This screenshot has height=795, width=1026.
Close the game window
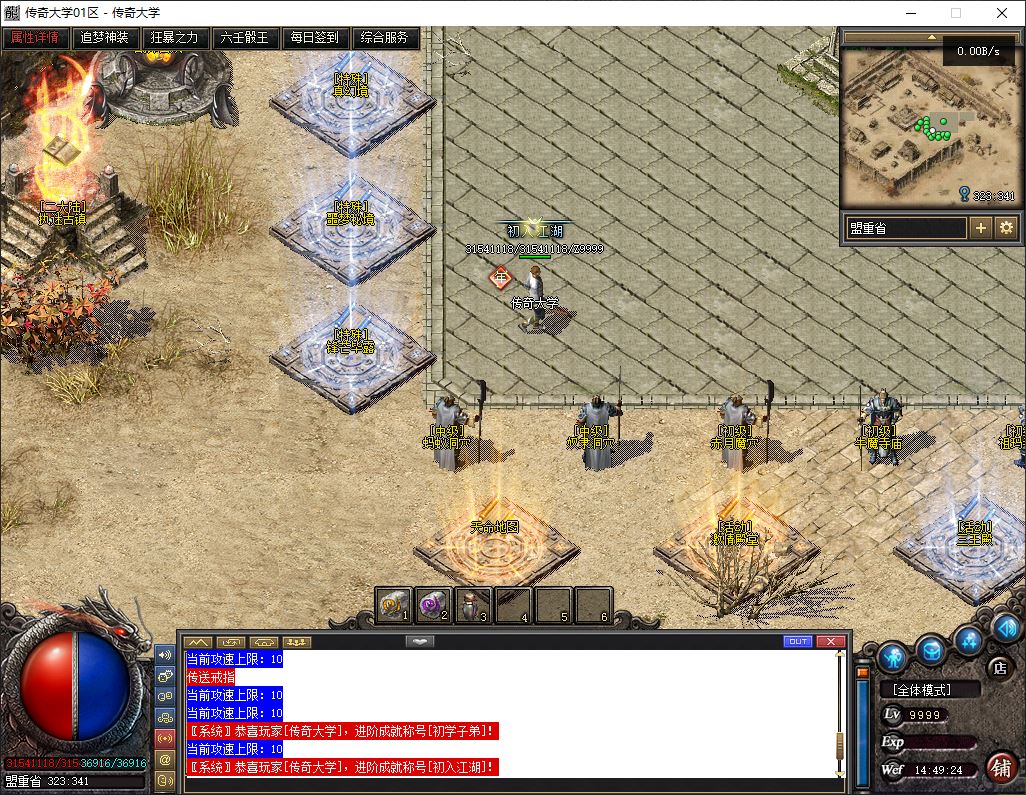click(x=1002, y=13)
